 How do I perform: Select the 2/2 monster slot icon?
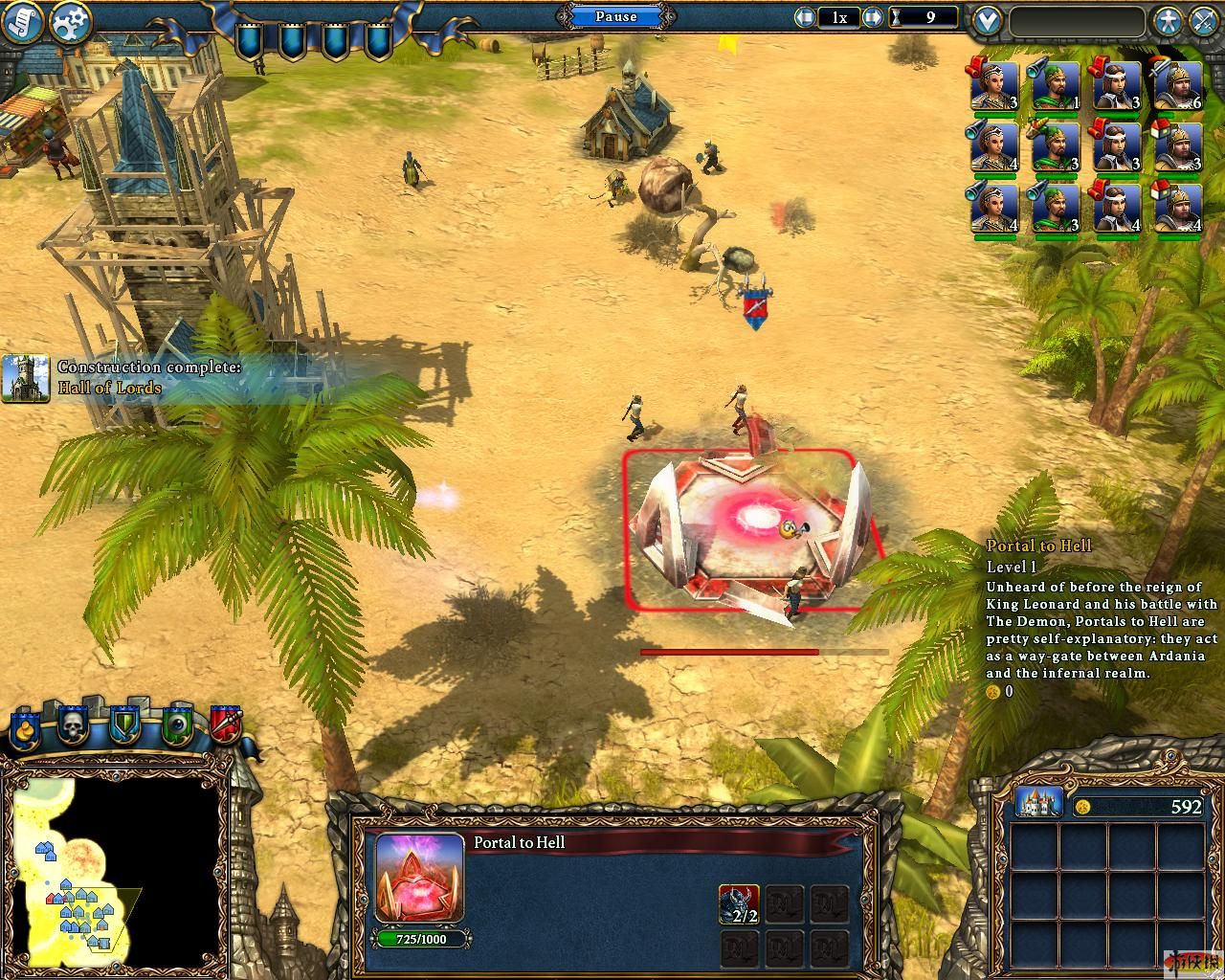[739, 904]
